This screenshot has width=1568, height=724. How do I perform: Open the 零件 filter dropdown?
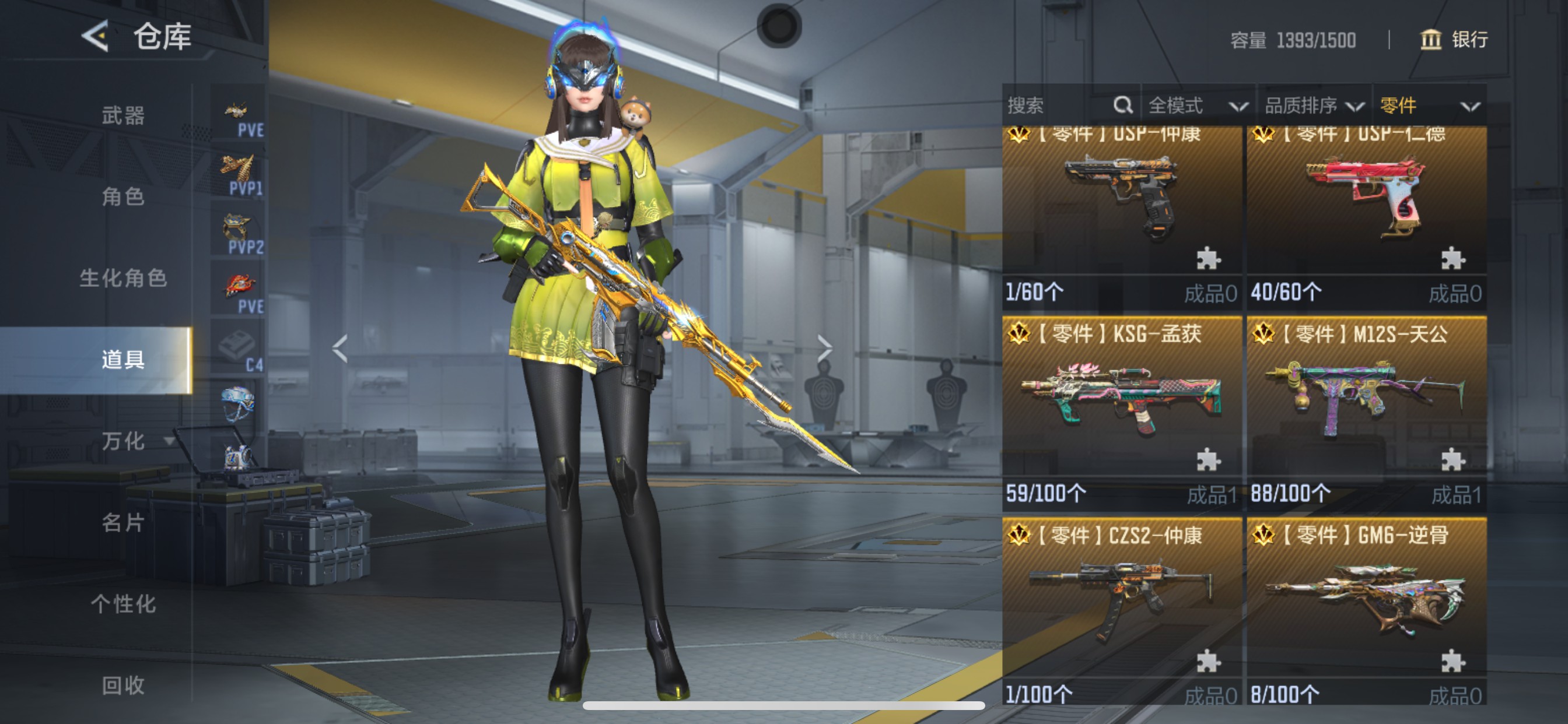tap(1429, 106)
